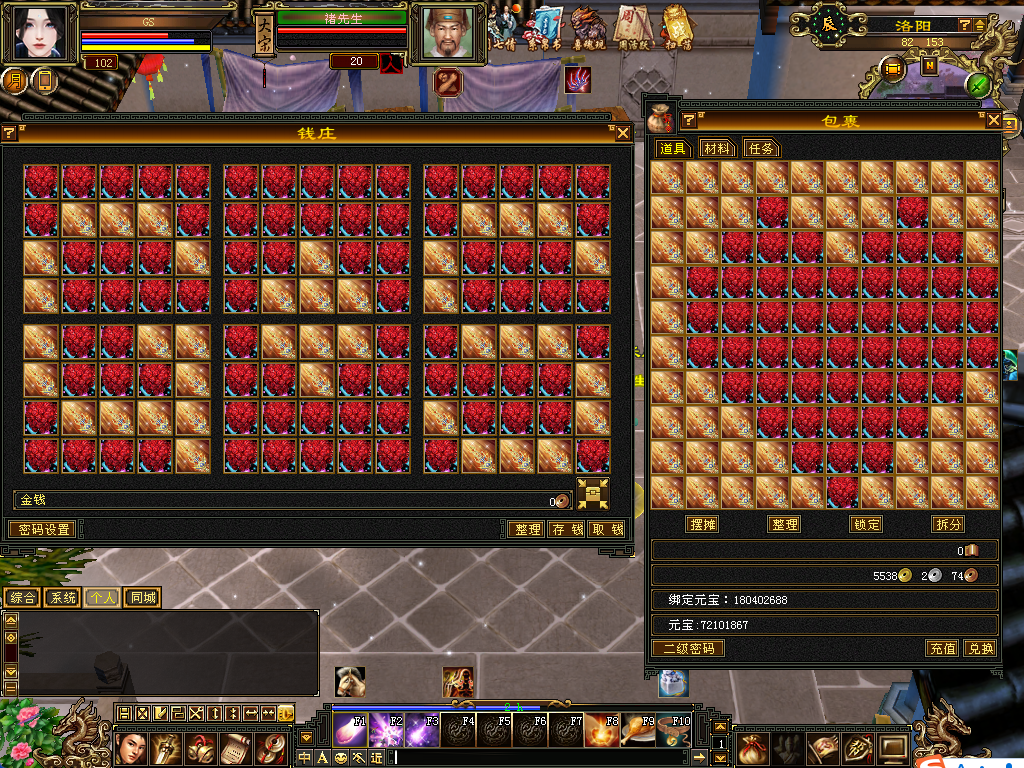Set the 二级密码 secondary password
The image size is (1024, 768).
click(x=689, y=648)
